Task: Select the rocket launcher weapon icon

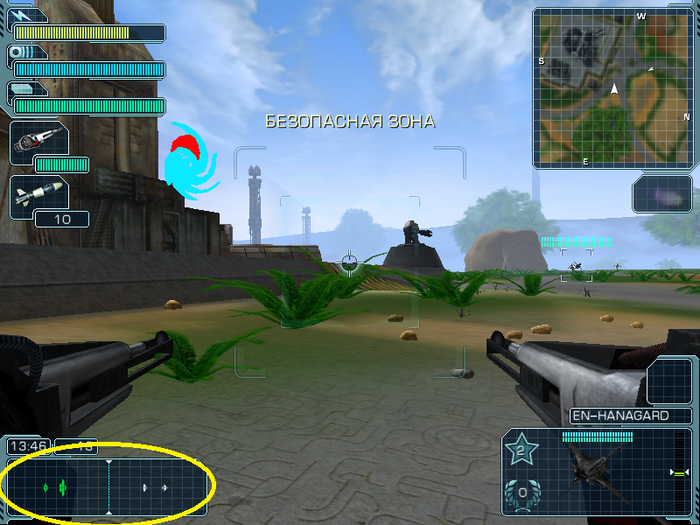Action: point(39,141)
